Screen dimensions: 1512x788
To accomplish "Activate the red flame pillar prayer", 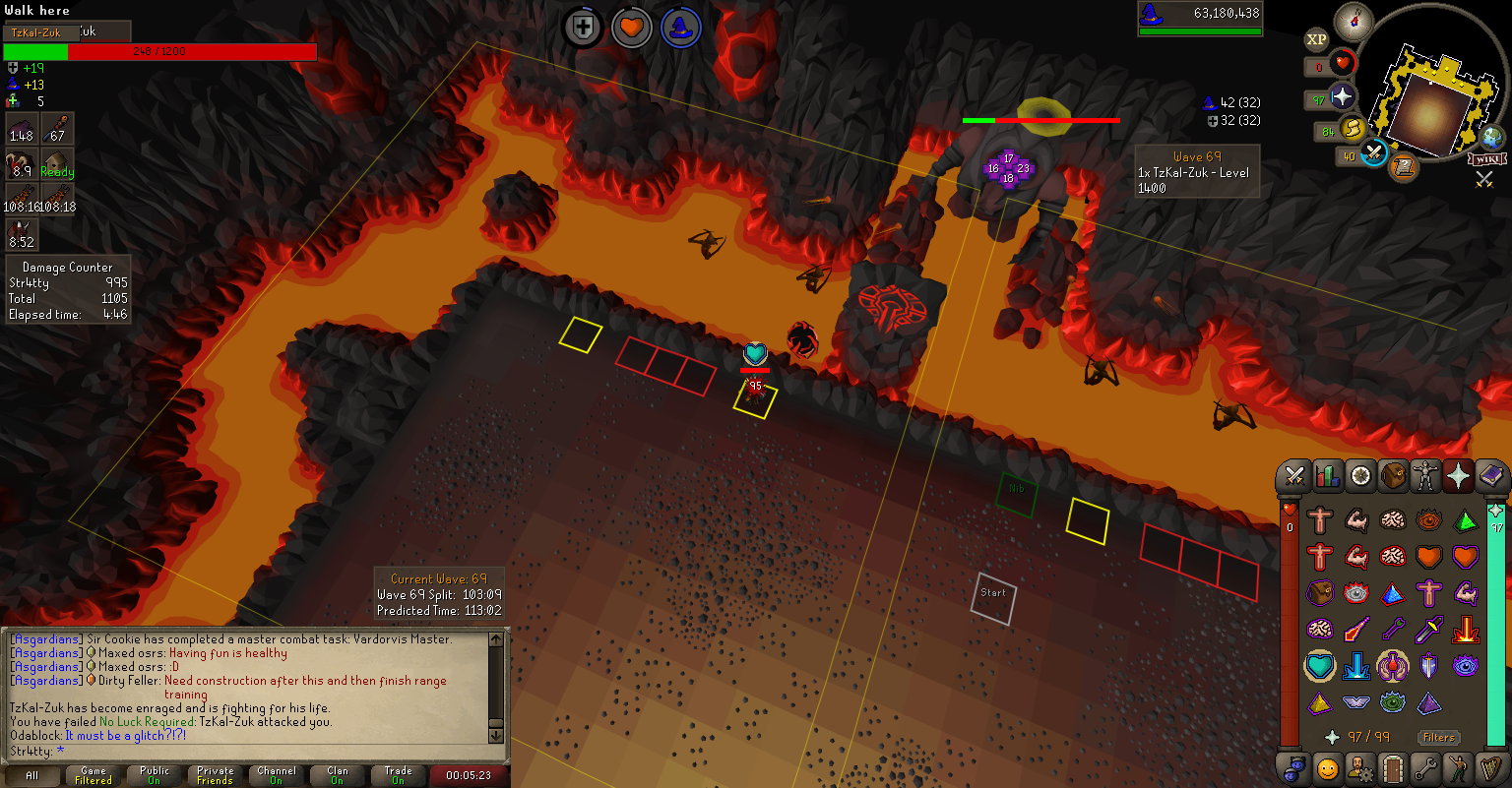I will (x=1465, y=629).
